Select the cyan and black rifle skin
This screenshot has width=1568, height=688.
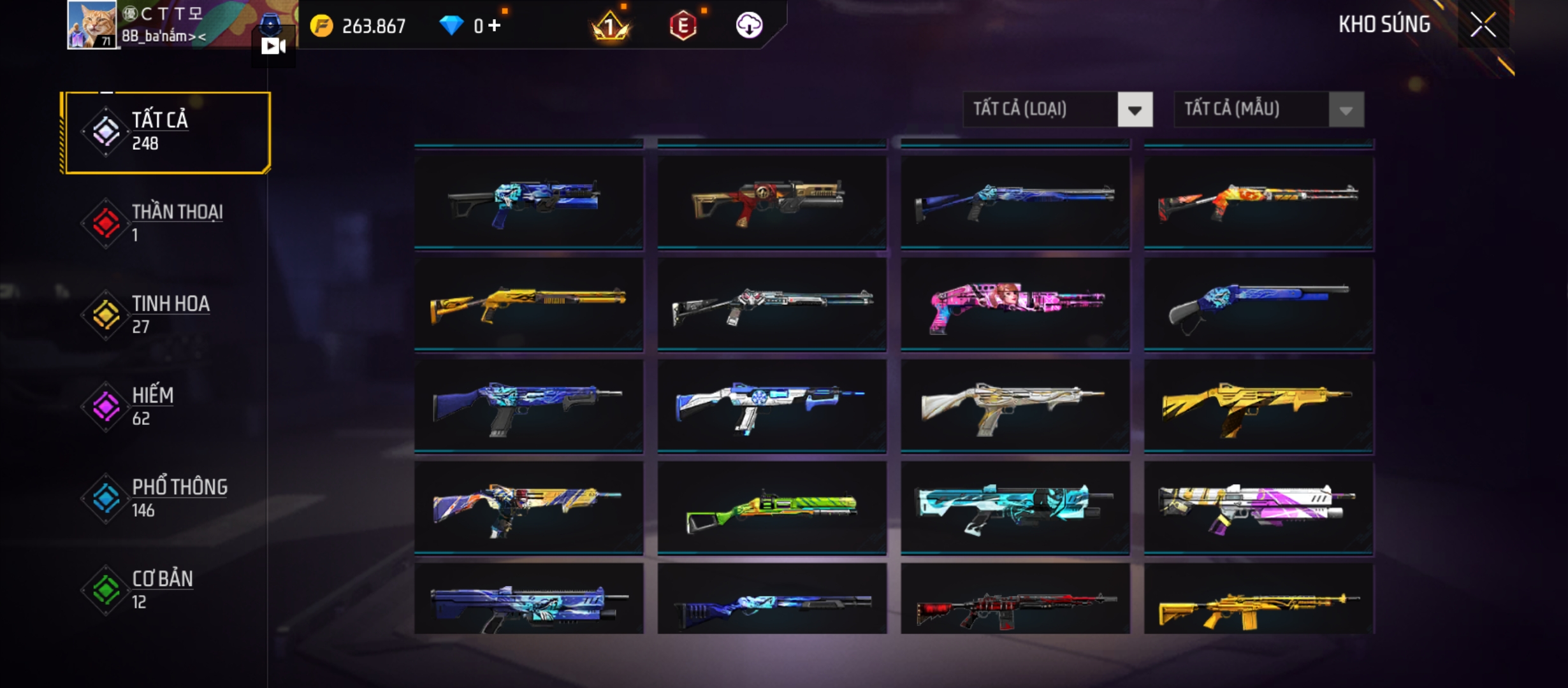[x=1015, y=508]
